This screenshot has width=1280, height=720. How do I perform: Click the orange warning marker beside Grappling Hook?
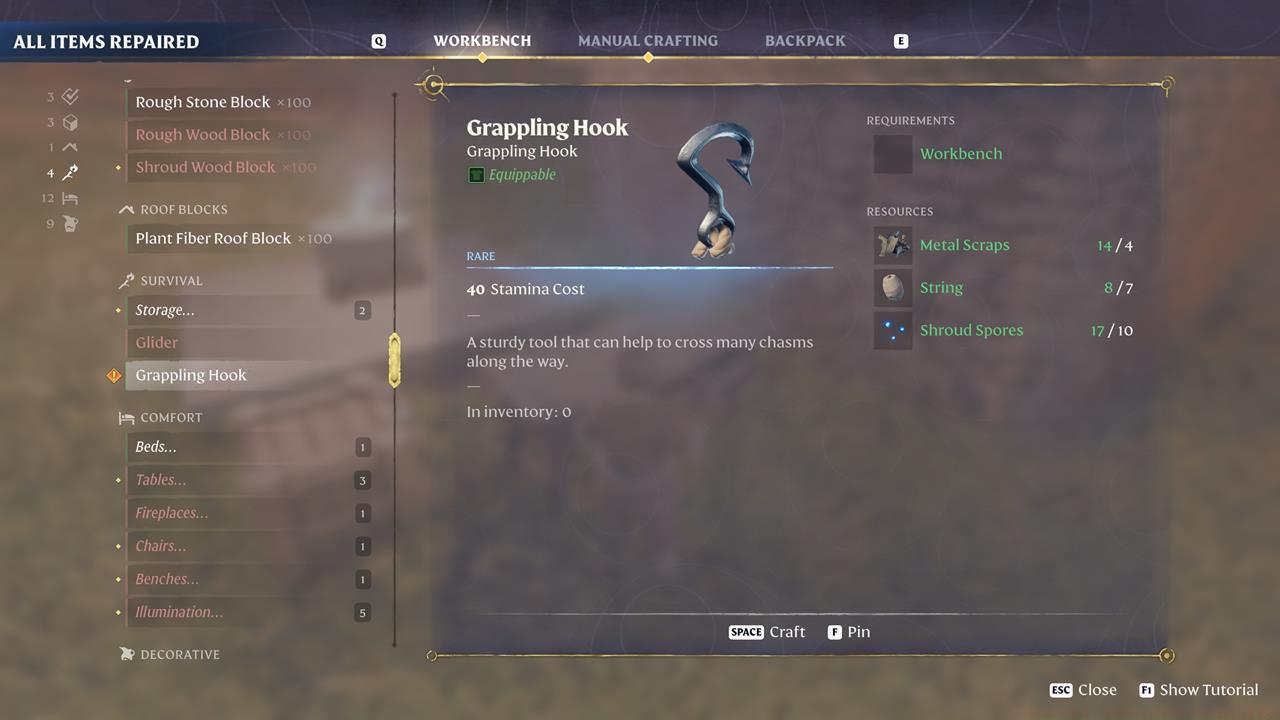coord(113,375)
